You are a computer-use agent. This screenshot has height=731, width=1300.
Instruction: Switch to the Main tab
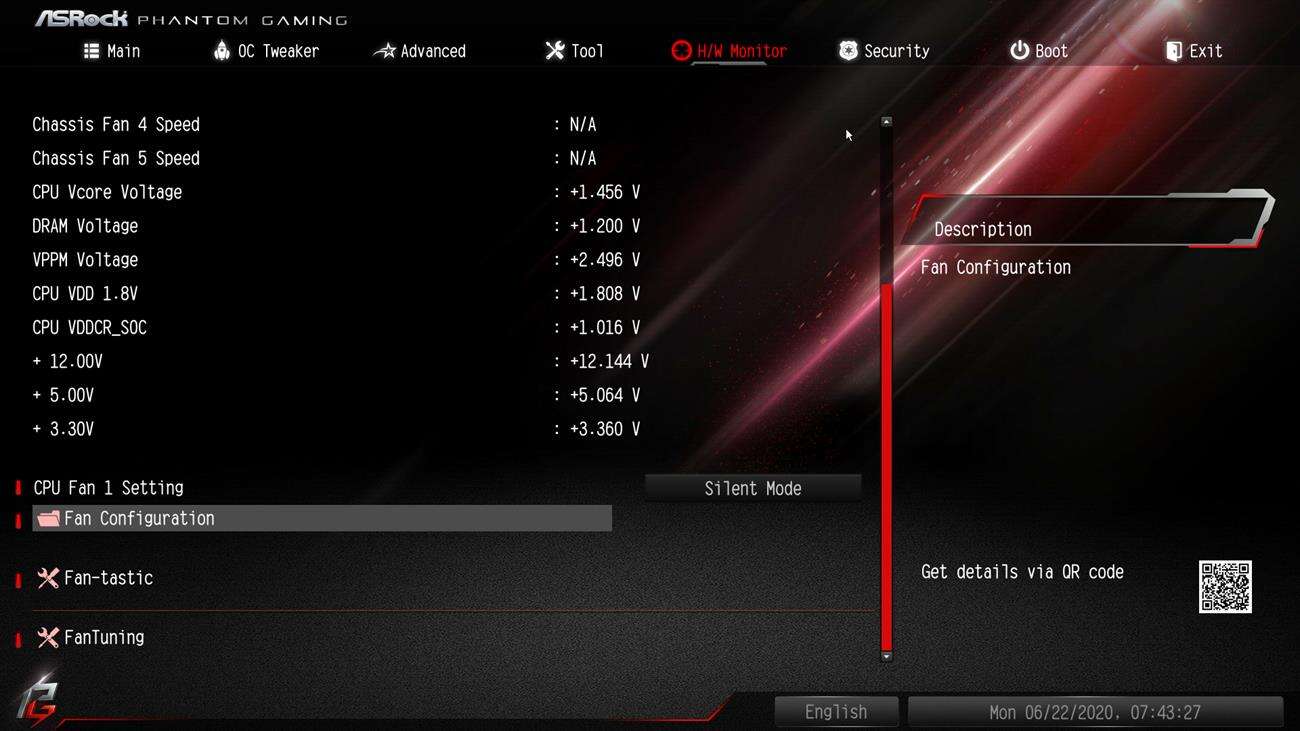coord(112,49)
